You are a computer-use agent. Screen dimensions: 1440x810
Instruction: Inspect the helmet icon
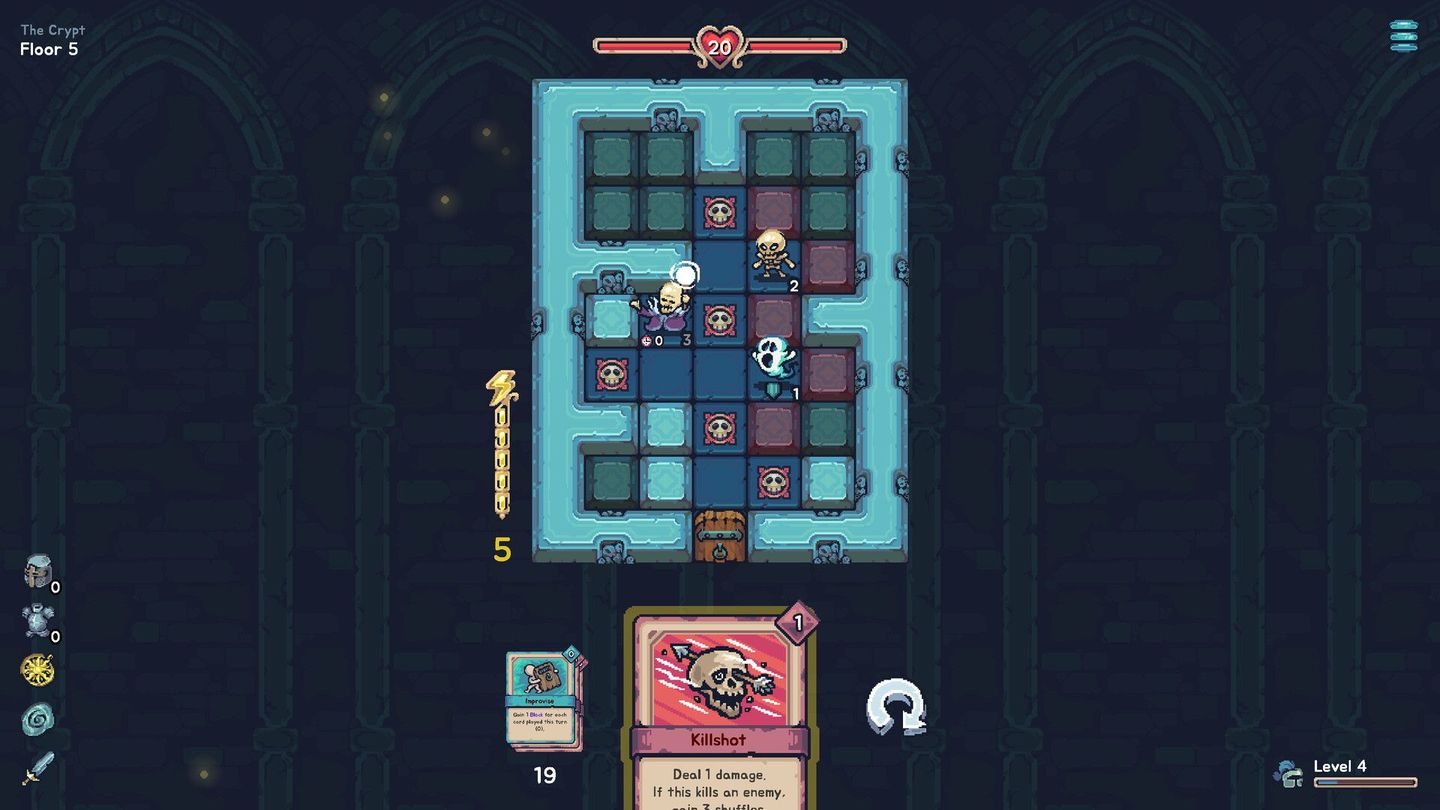pyautogui.click(x=38, y=571)
